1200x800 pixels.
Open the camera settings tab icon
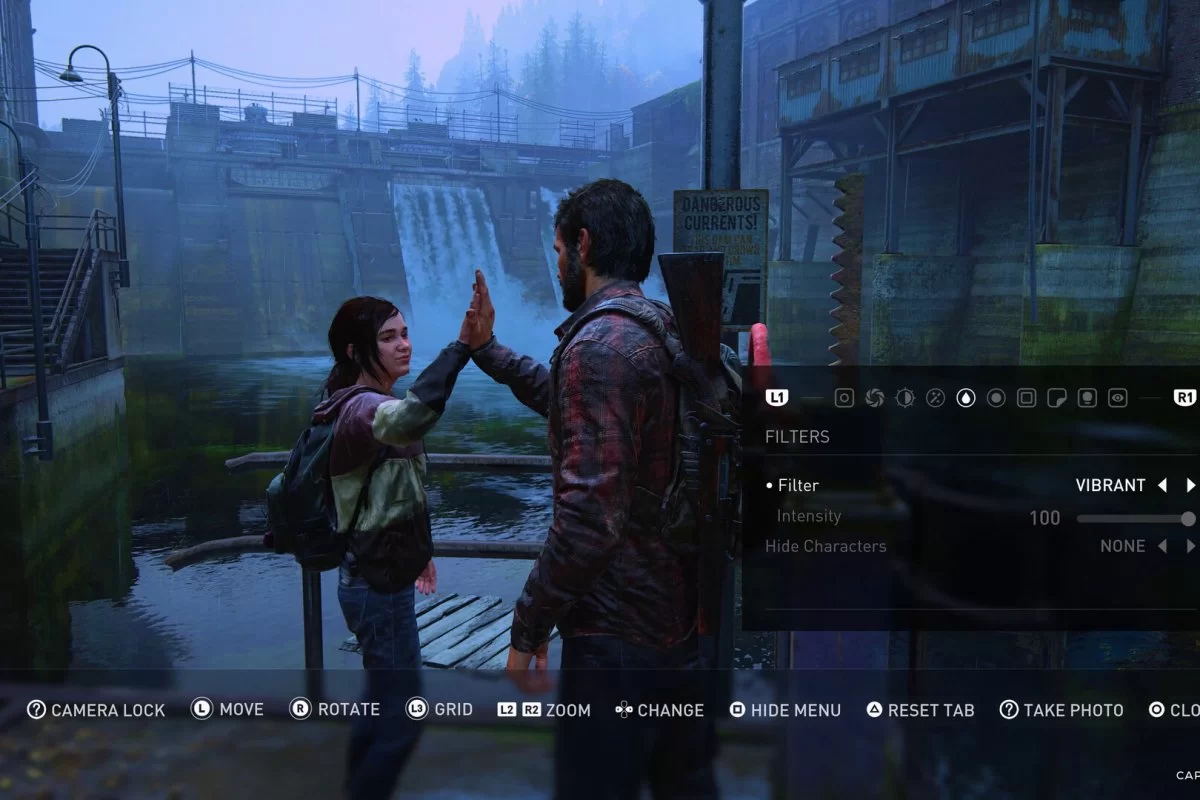(844, 398)
